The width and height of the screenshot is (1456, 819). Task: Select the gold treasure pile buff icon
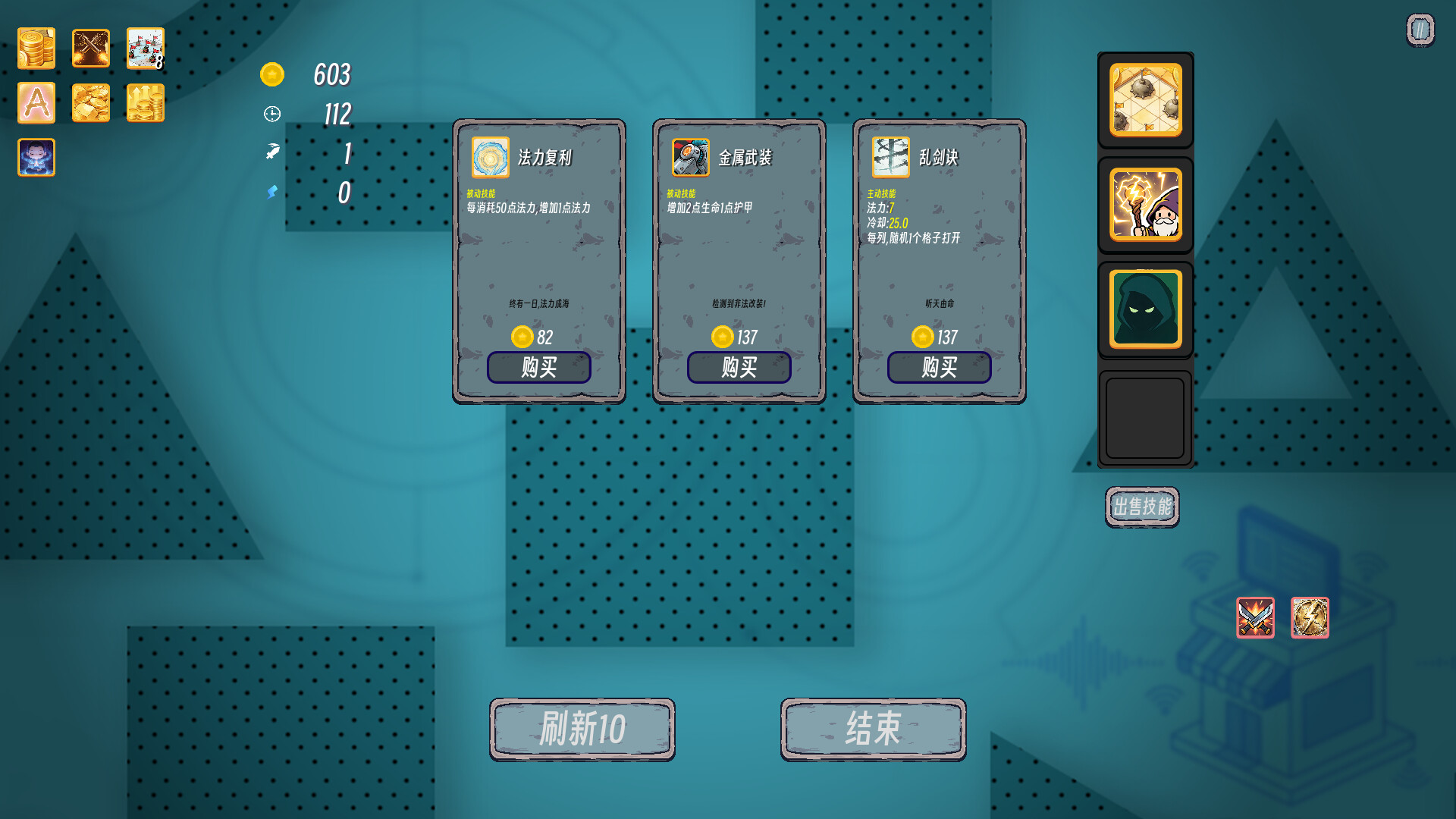(90, 102)
